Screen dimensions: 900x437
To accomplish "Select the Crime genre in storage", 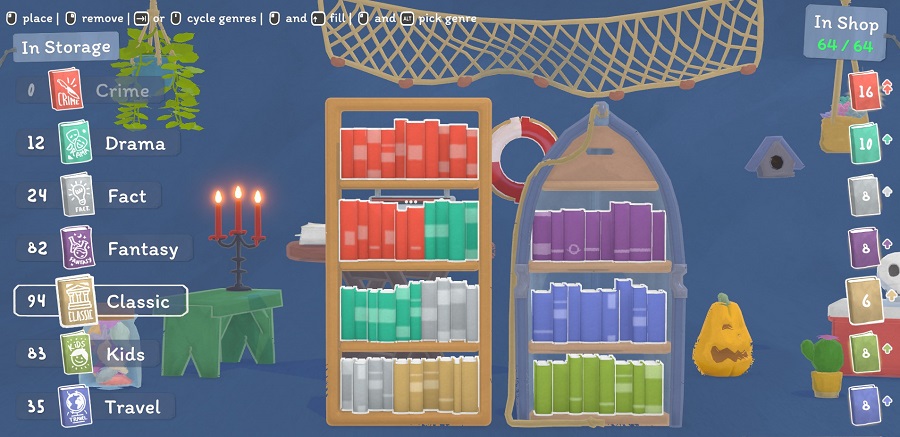I will pos(100,91).
